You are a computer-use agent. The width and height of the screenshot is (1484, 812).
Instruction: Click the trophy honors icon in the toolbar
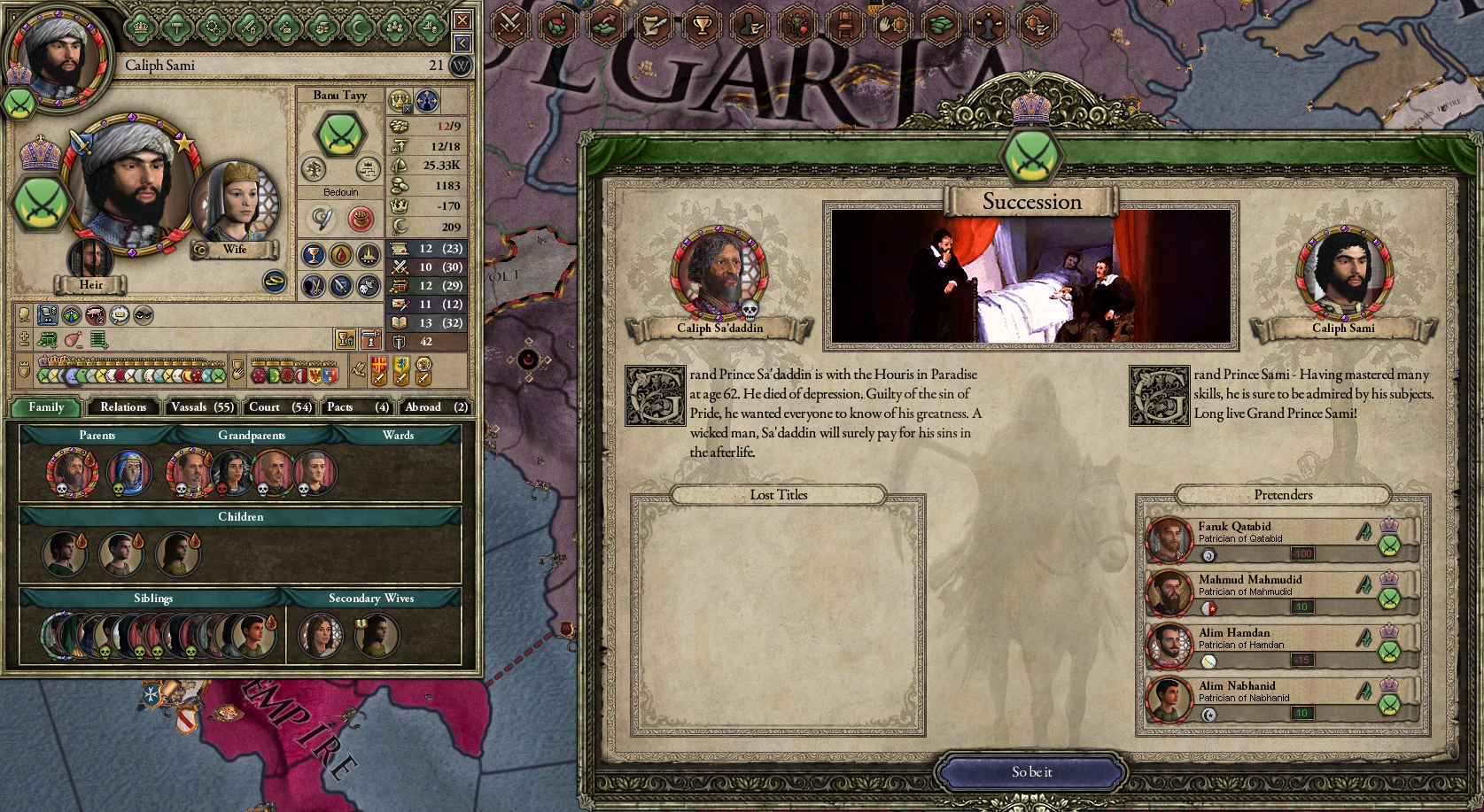(701, 26)
